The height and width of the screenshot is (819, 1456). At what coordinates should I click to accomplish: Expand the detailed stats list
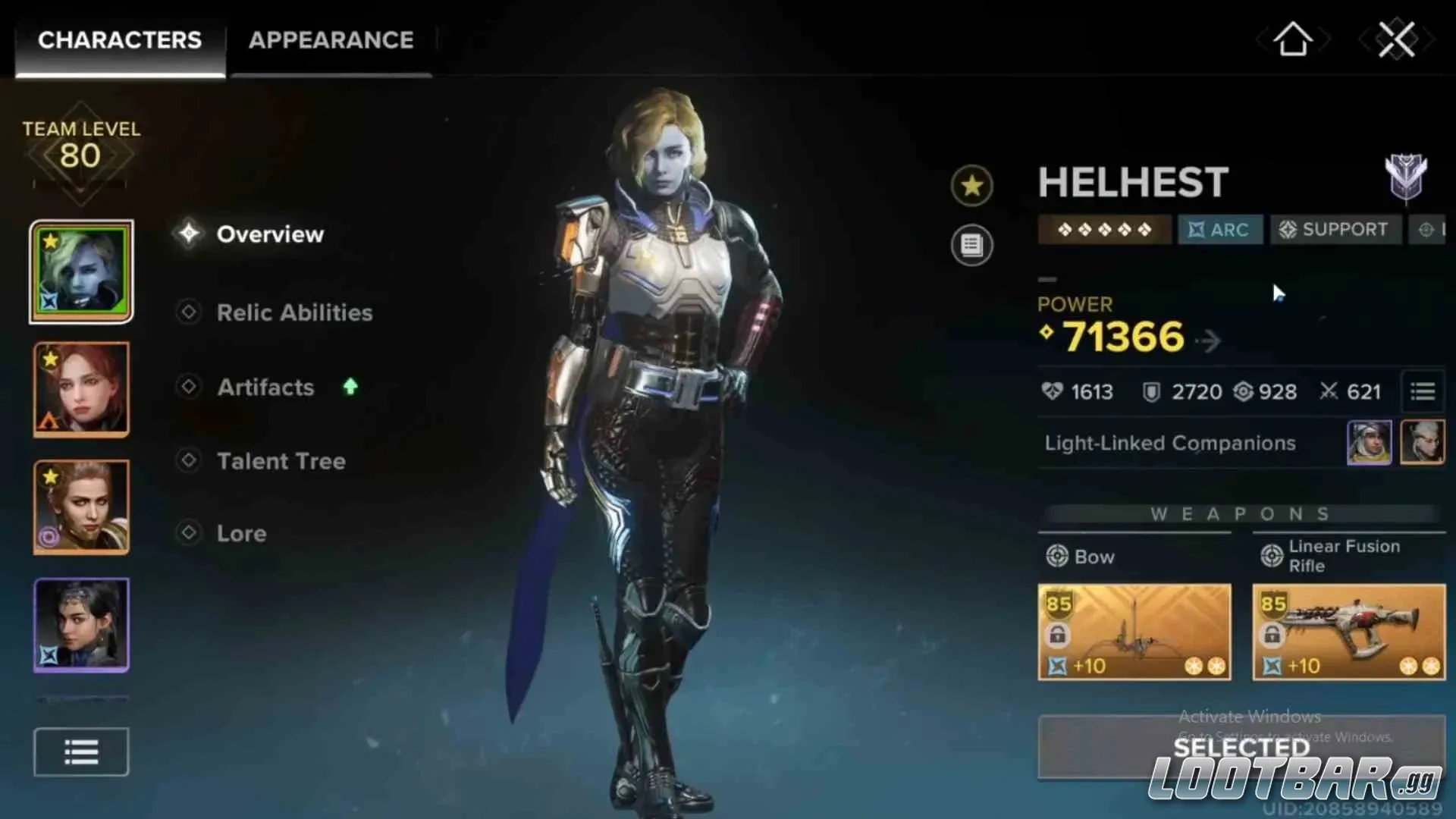[x=1422, y=391]
